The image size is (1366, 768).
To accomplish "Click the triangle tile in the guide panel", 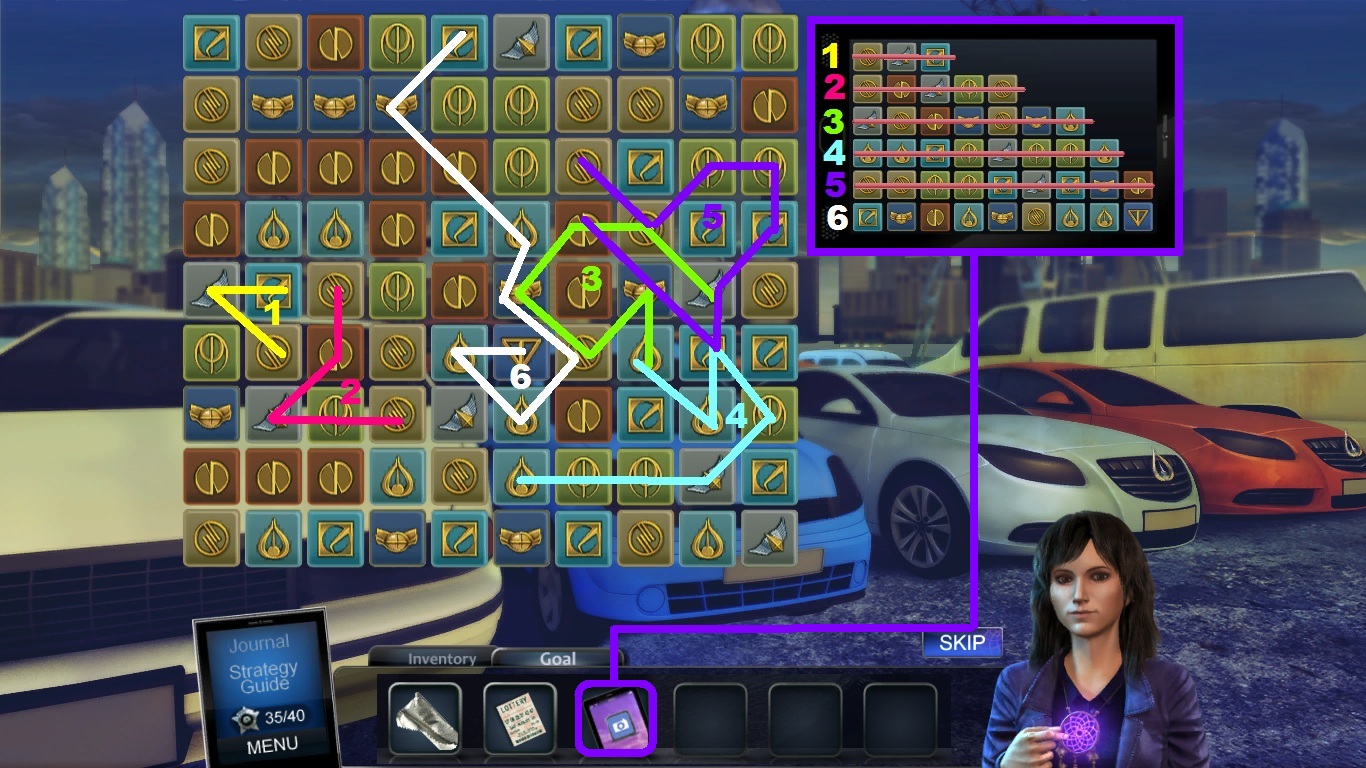I will [1137, 218].
